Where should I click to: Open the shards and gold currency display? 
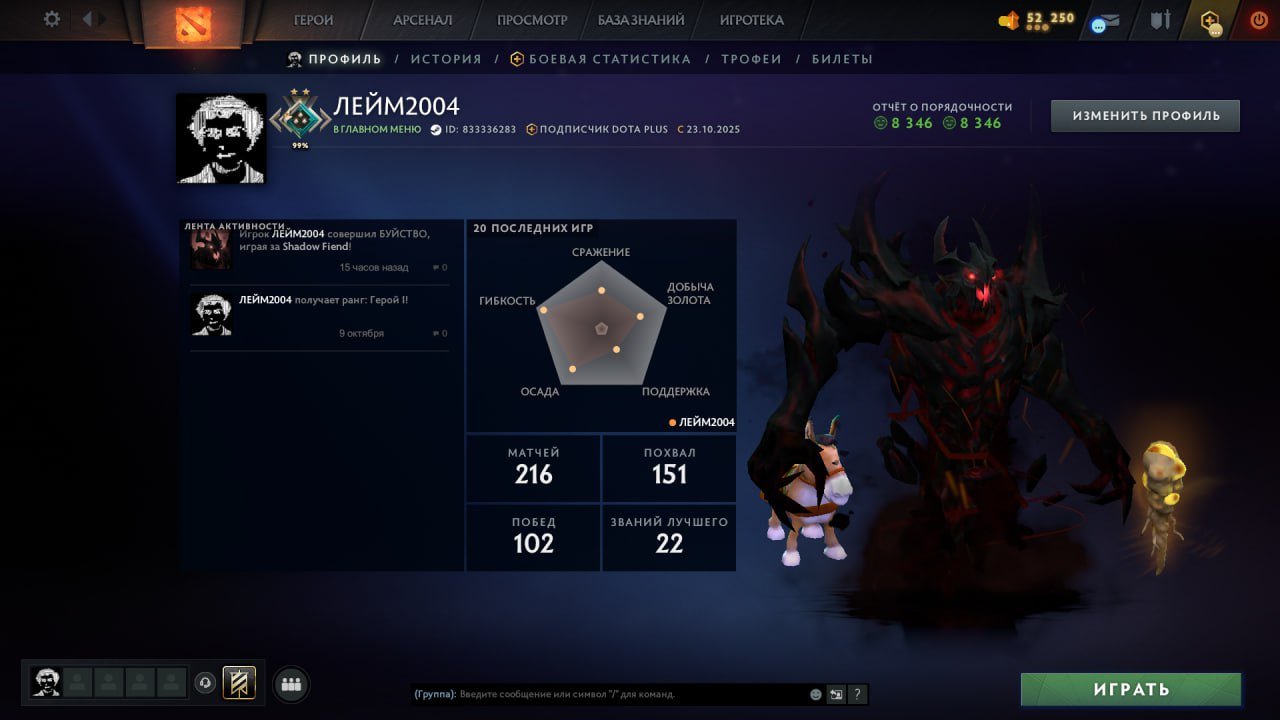(x=1040, y=17)
